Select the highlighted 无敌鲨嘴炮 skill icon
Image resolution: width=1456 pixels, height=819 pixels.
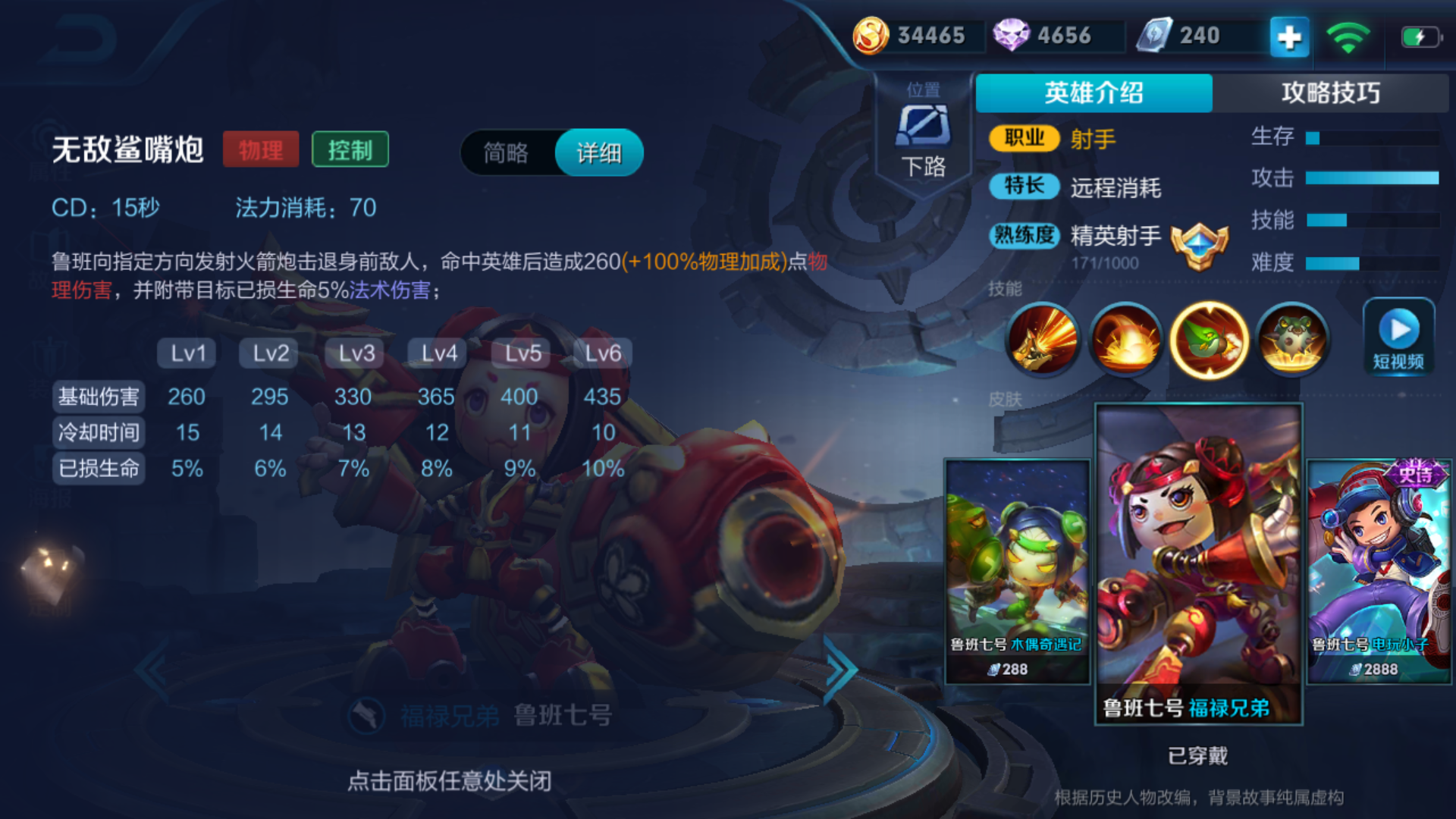pos(1210,340)
